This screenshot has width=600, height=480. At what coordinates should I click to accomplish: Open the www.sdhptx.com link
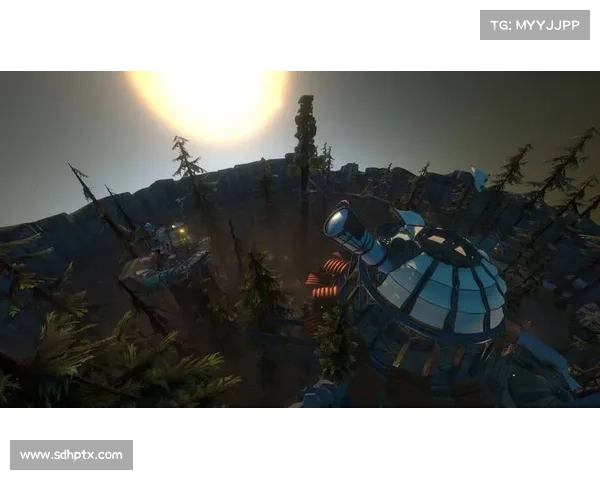click(x=71, y=455)
